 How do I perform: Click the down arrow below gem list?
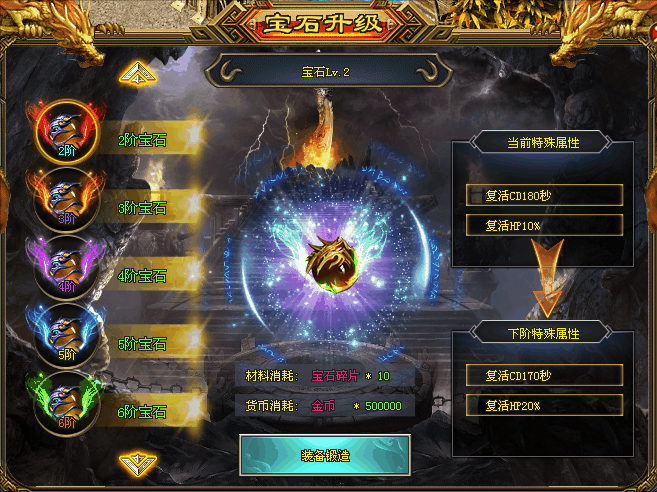coord(135,461)
